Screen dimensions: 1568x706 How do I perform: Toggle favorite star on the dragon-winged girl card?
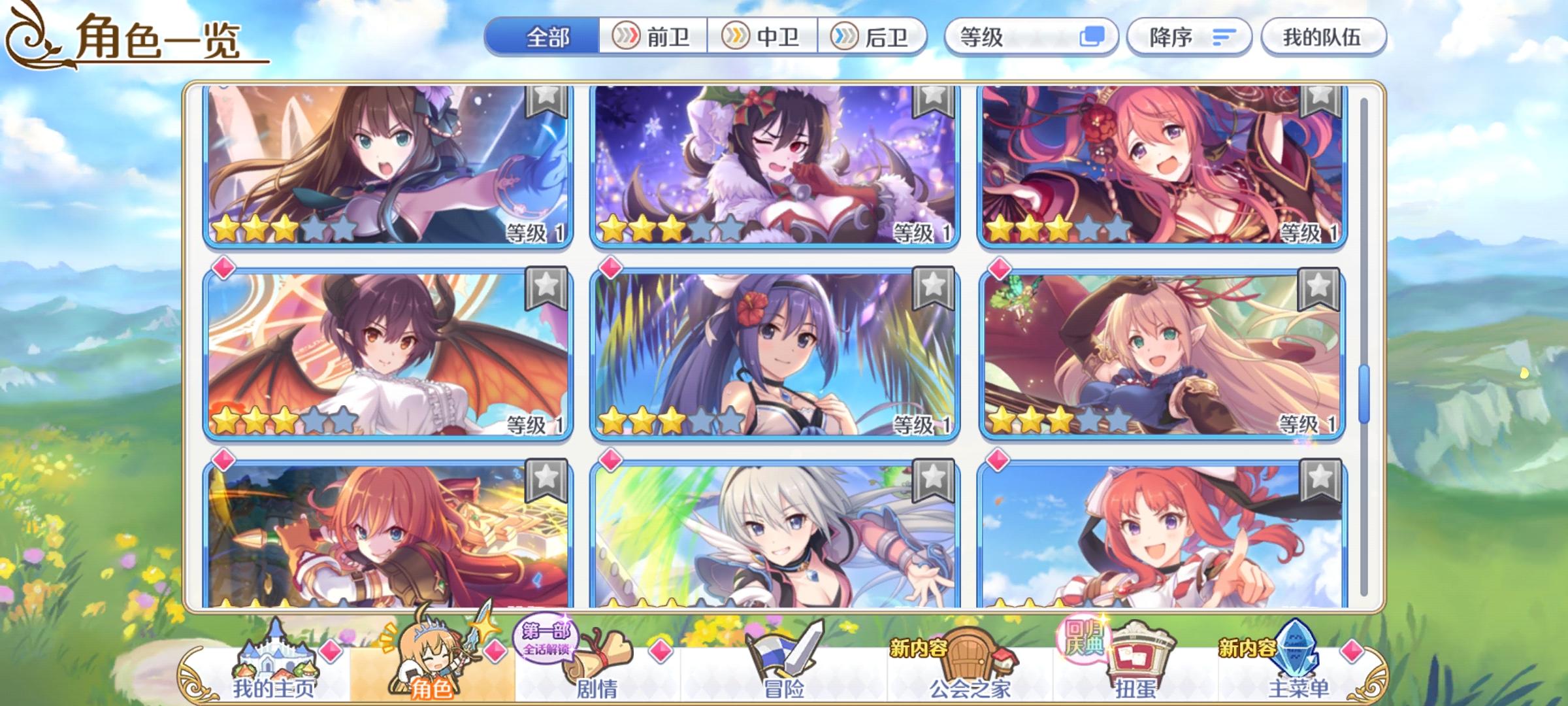tap(549, 289)
